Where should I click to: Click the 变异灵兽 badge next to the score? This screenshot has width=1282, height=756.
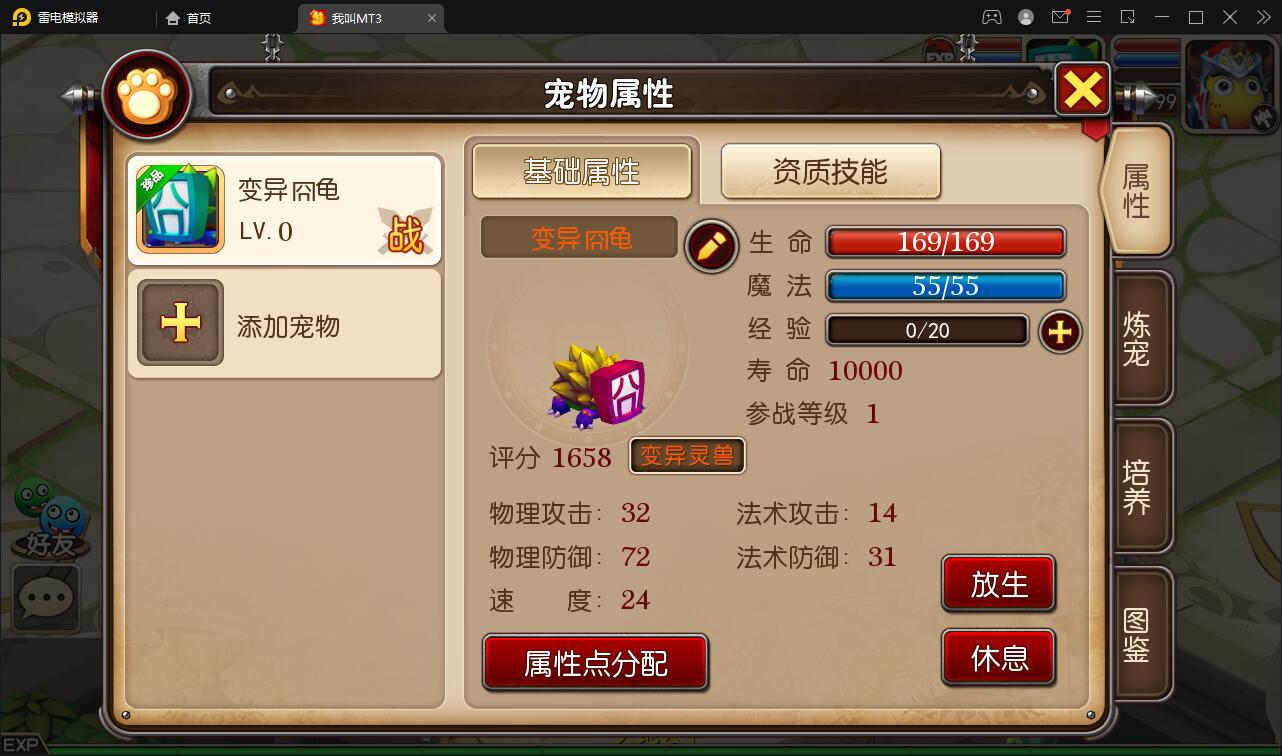point(687,456)
